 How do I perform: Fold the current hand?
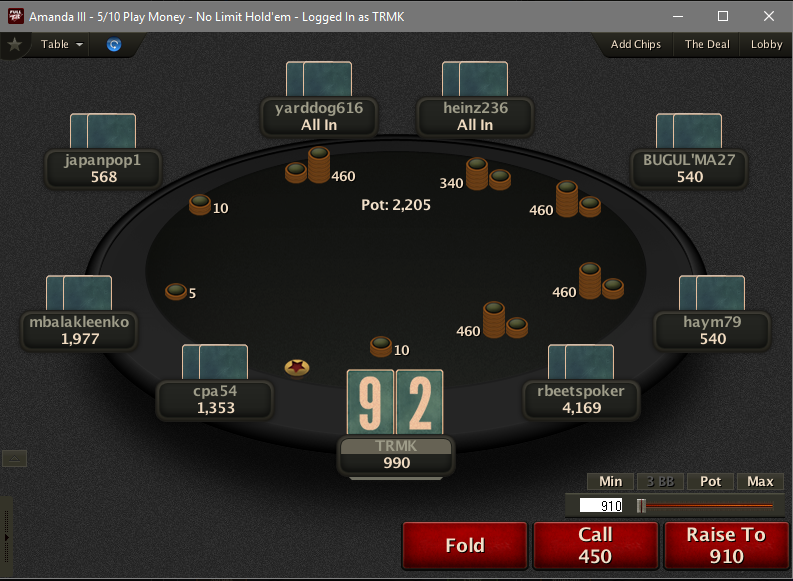click(x=464, y=545)
